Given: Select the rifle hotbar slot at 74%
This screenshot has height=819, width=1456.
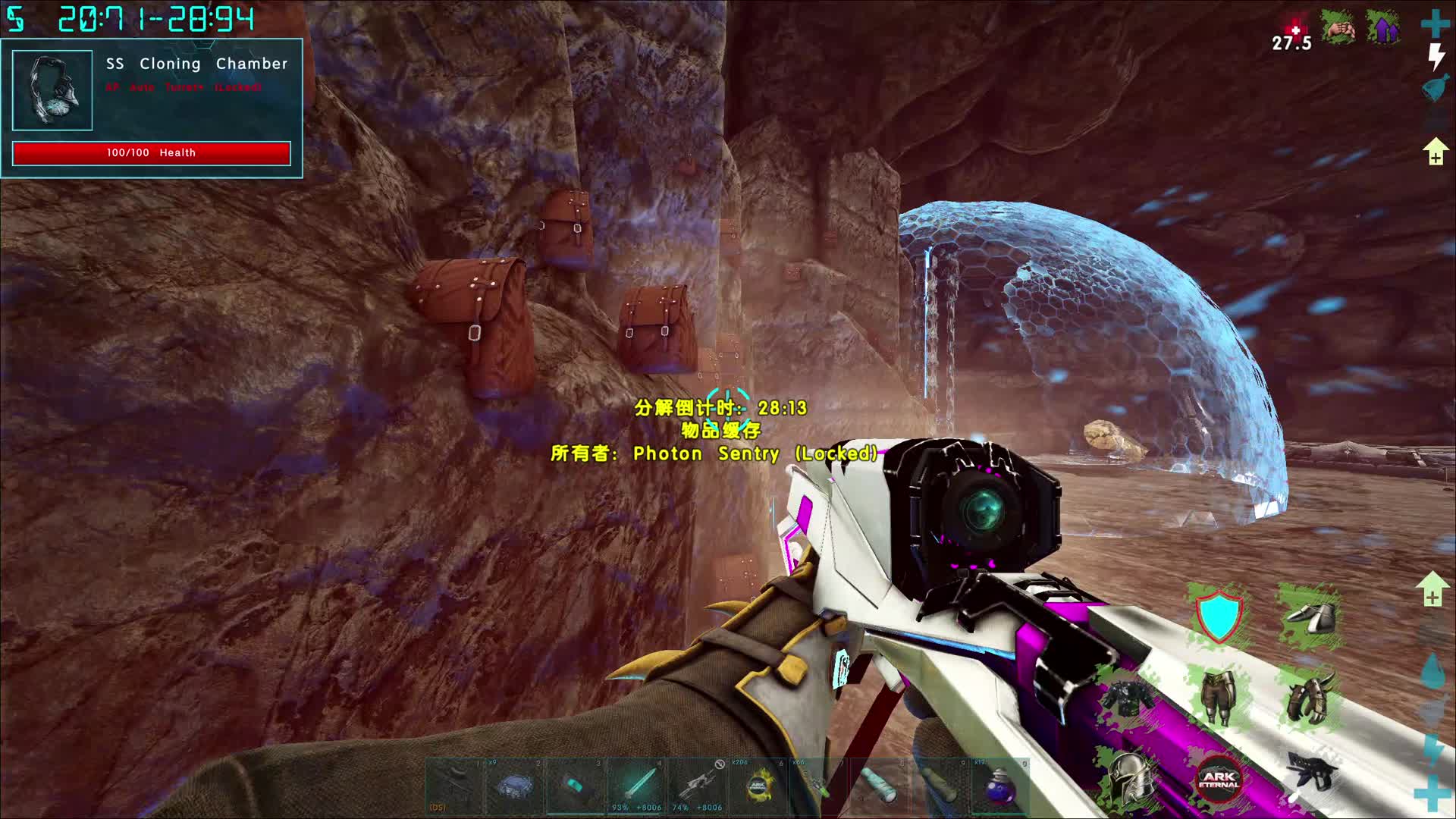Looking at the screenshot, I should point(698,786).
